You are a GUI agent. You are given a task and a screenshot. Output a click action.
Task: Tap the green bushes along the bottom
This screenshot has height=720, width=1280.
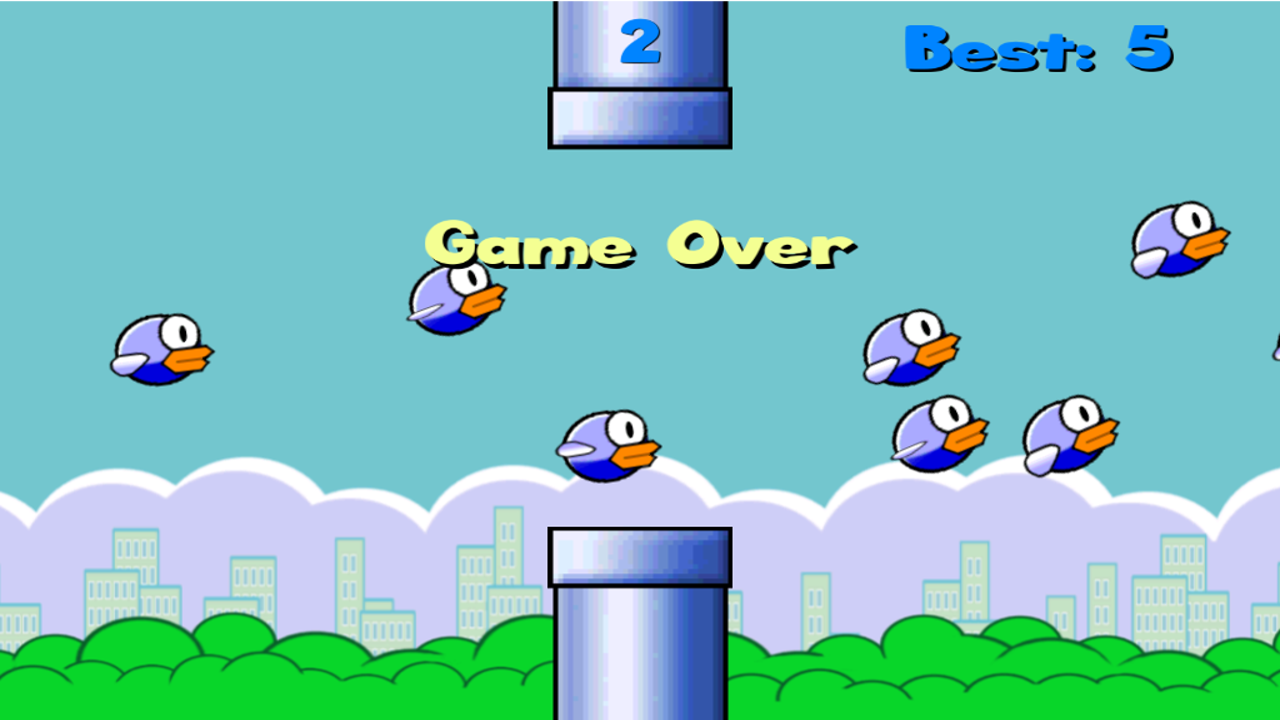click(250, 680)
